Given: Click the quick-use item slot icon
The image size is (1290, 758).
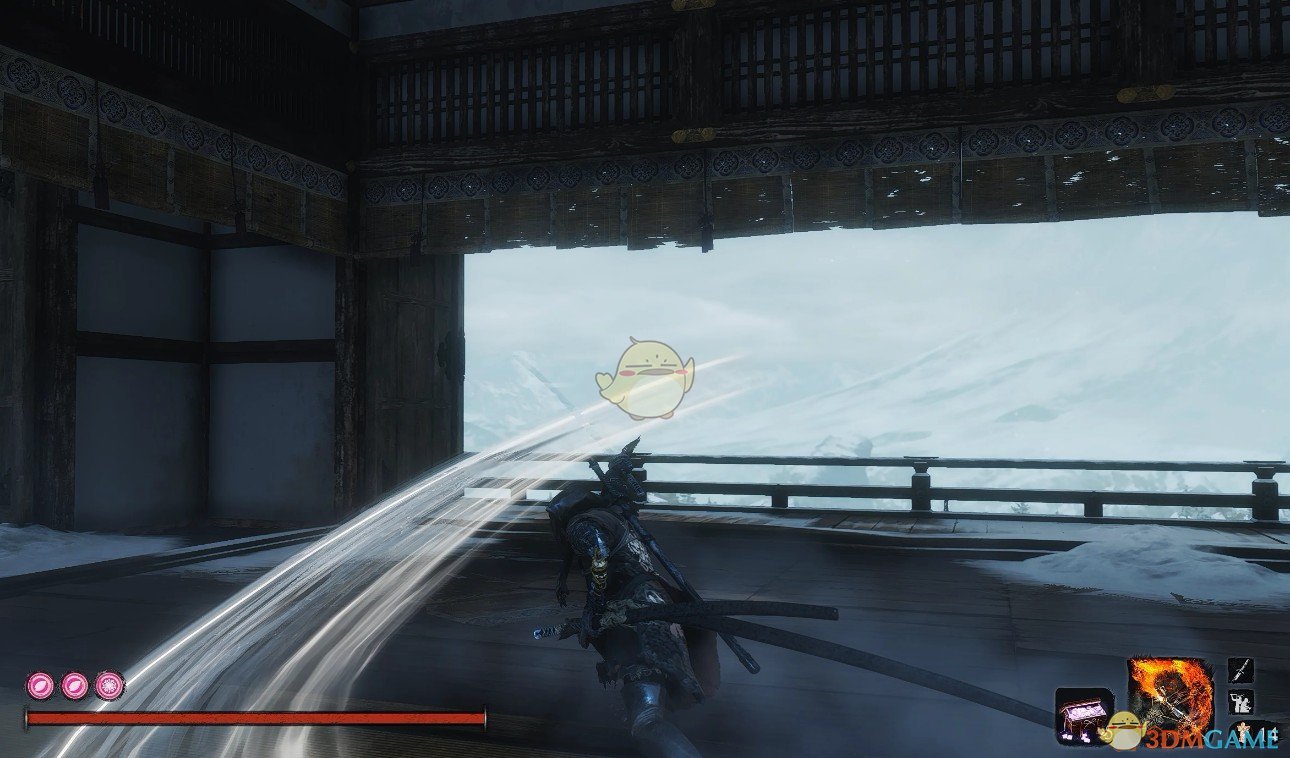Looking at the screenshot, I should [1085, 718].
